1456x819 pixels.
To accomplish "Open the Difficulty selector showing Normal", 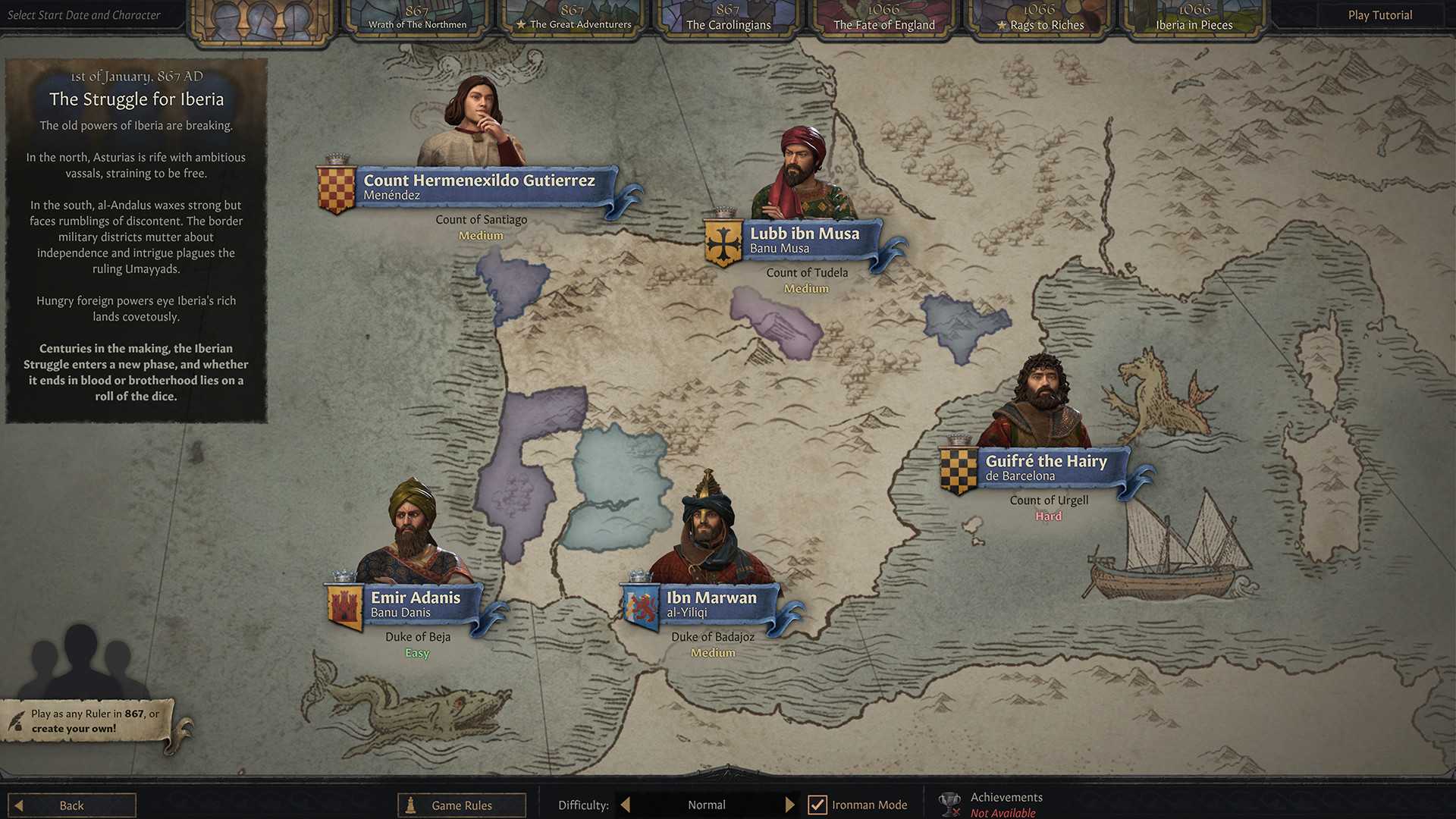I will [706, 805].
